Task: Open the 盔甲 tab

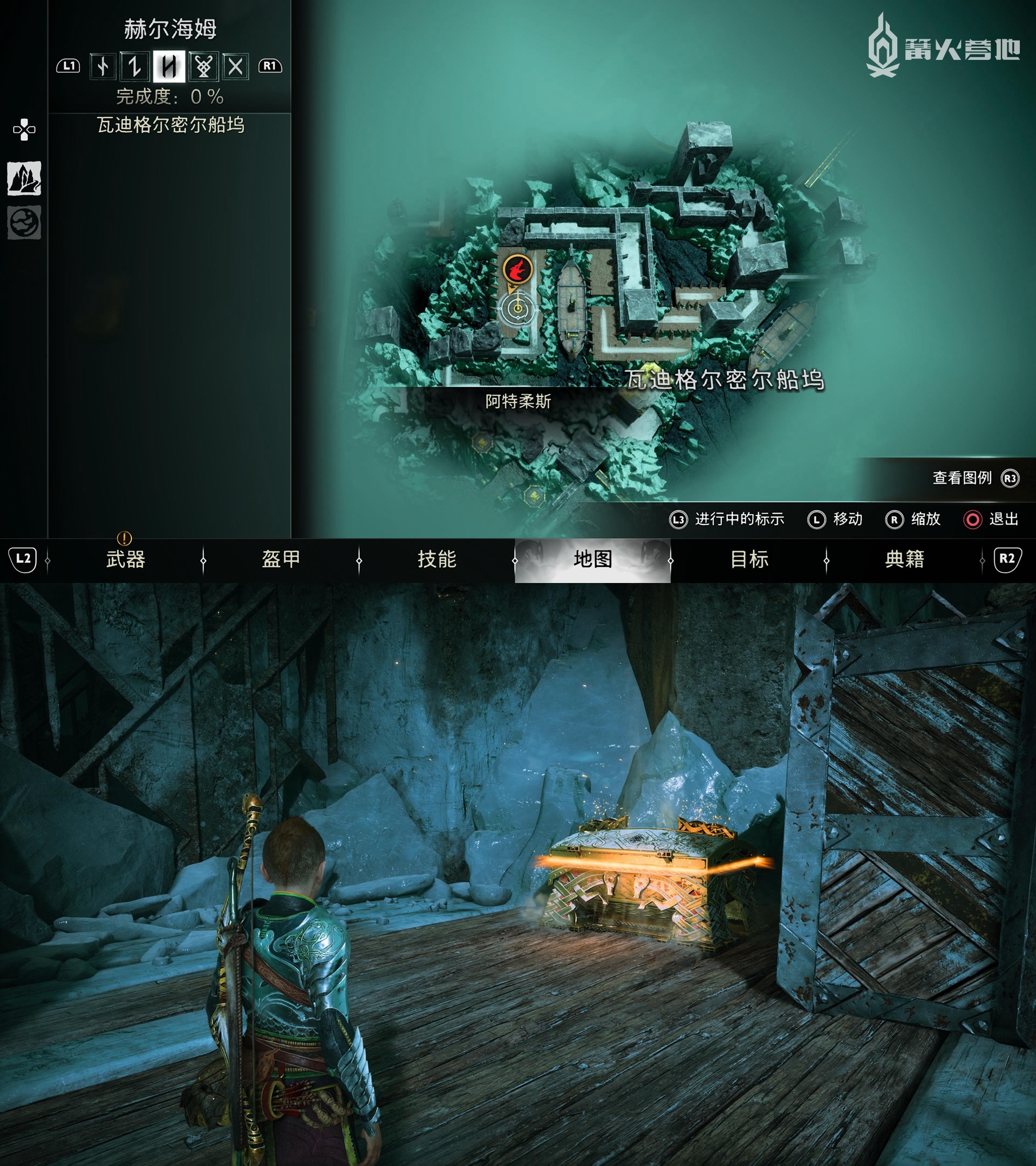Action: [281, 560]
